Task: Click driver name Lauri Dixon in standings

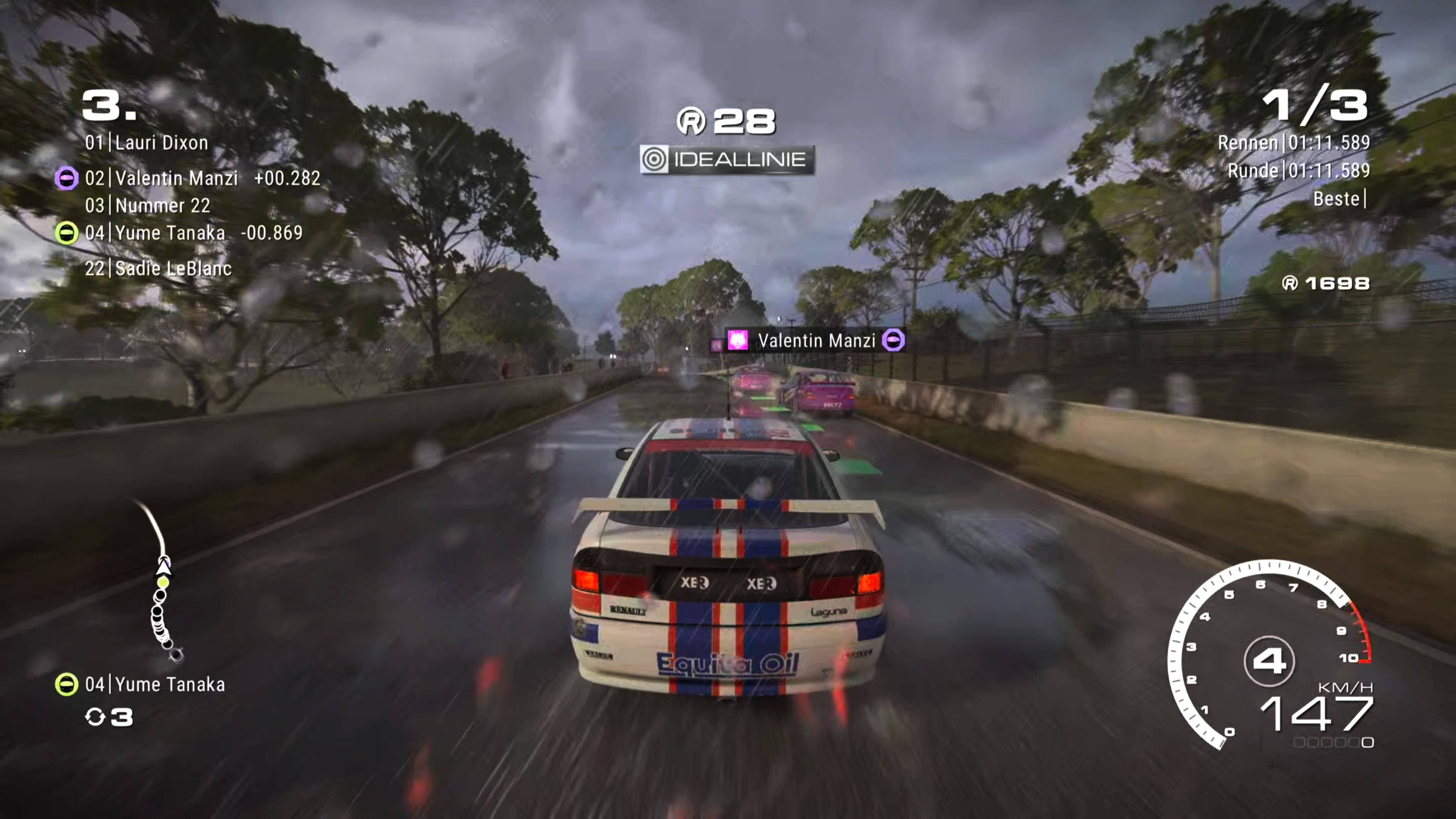Action: (161, 143)
